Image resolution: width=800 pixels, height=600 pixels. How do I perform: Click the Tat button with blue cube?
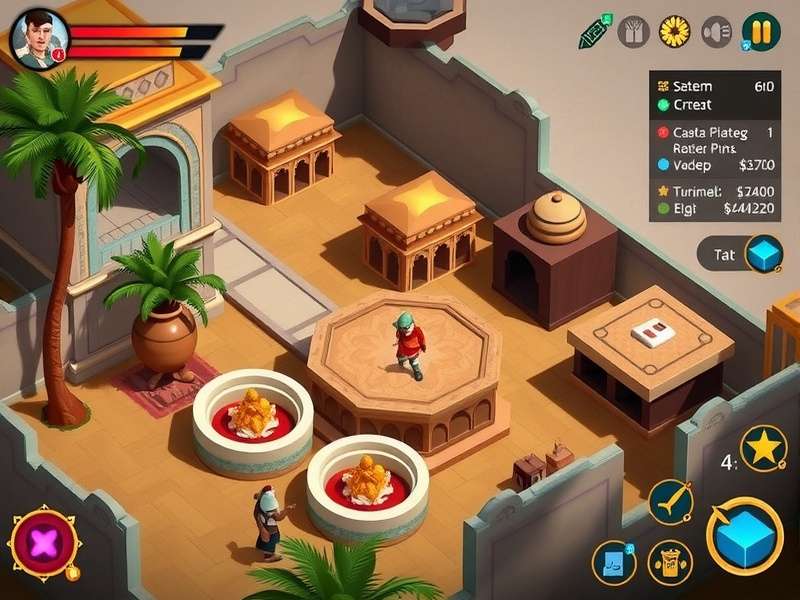point(741,254)
